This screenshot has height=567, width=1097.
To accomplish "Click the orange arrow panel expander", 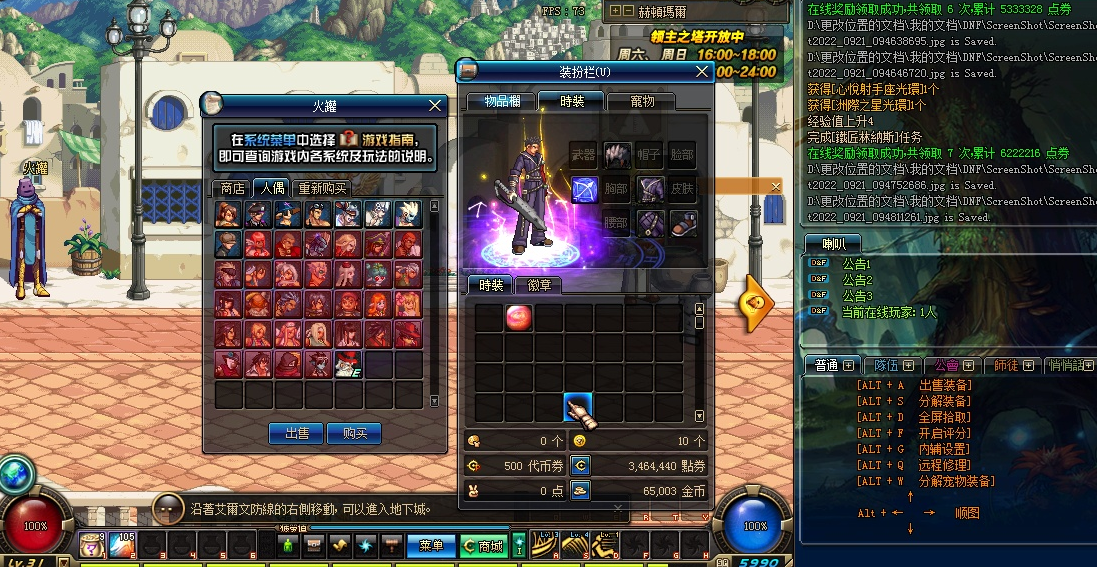I will coord(756,302).
